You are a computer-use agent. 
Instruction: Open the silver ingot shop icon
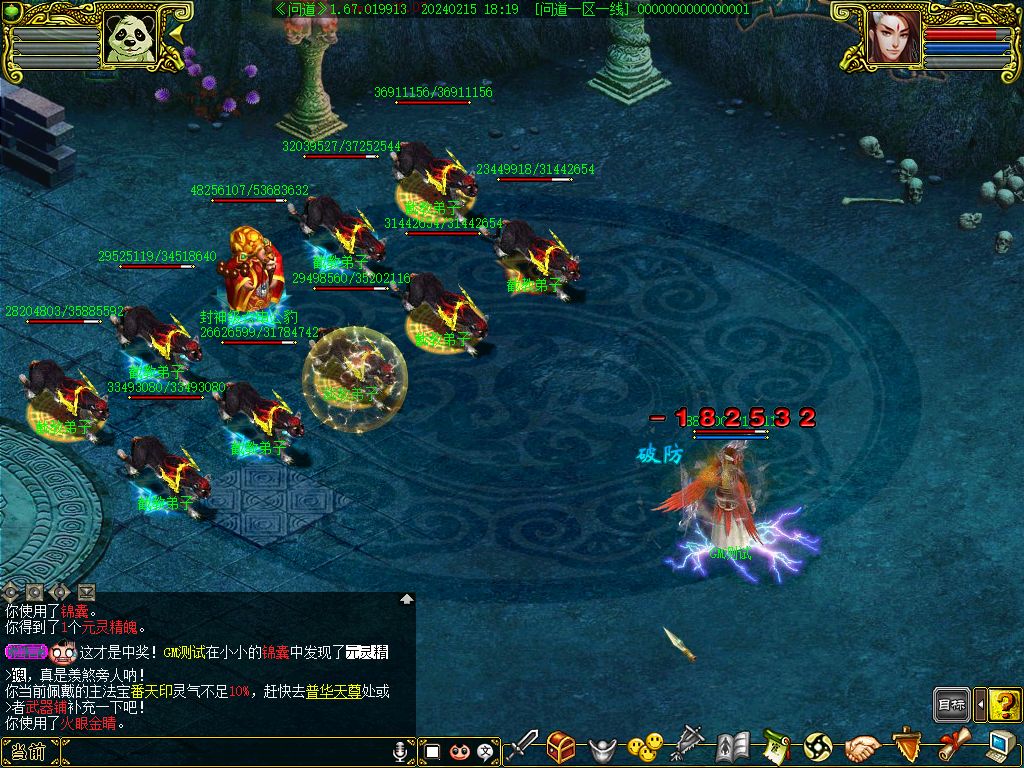pos(601,747)
